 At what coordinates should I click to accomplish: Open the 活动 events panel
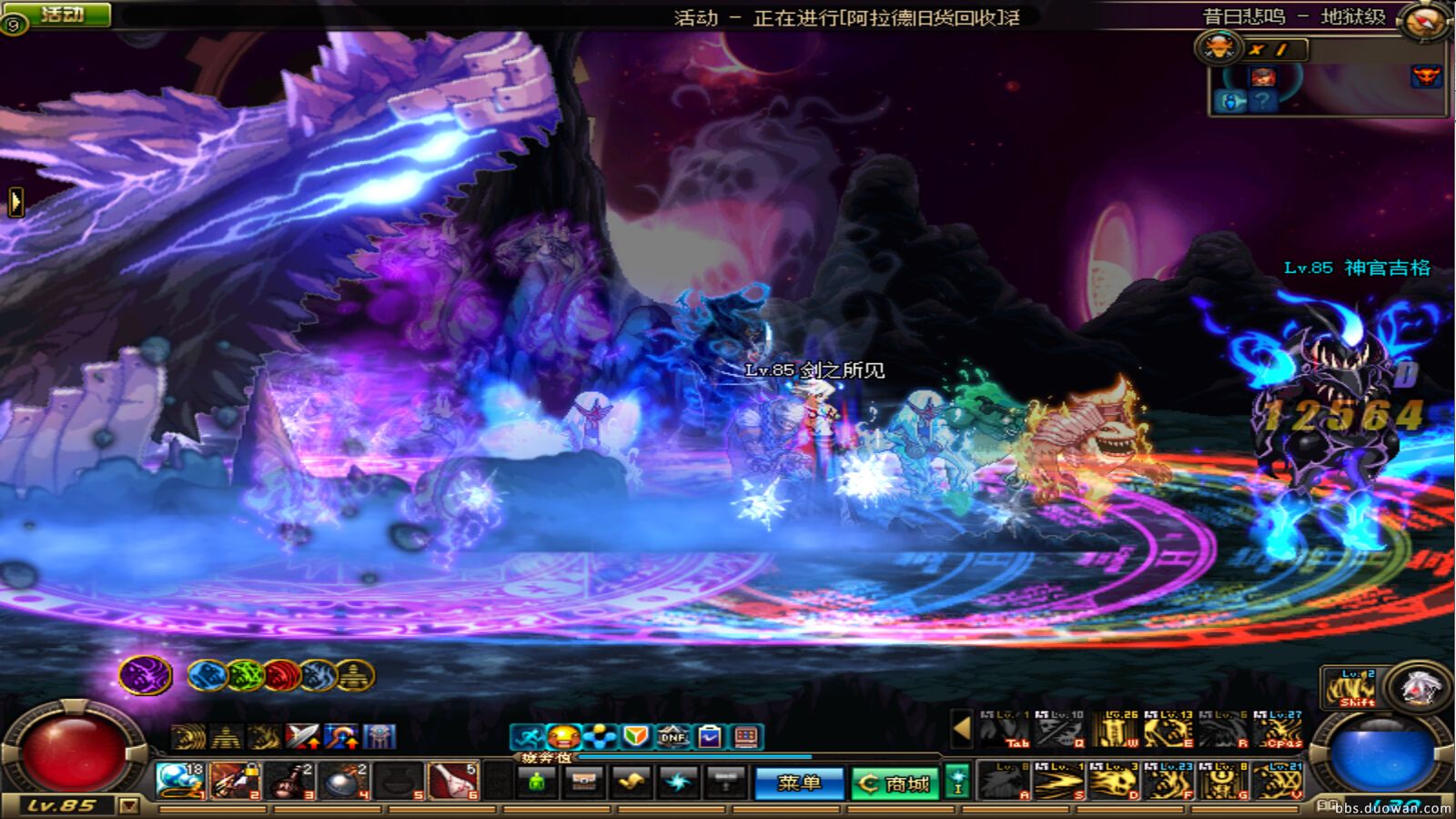[61, 15]
